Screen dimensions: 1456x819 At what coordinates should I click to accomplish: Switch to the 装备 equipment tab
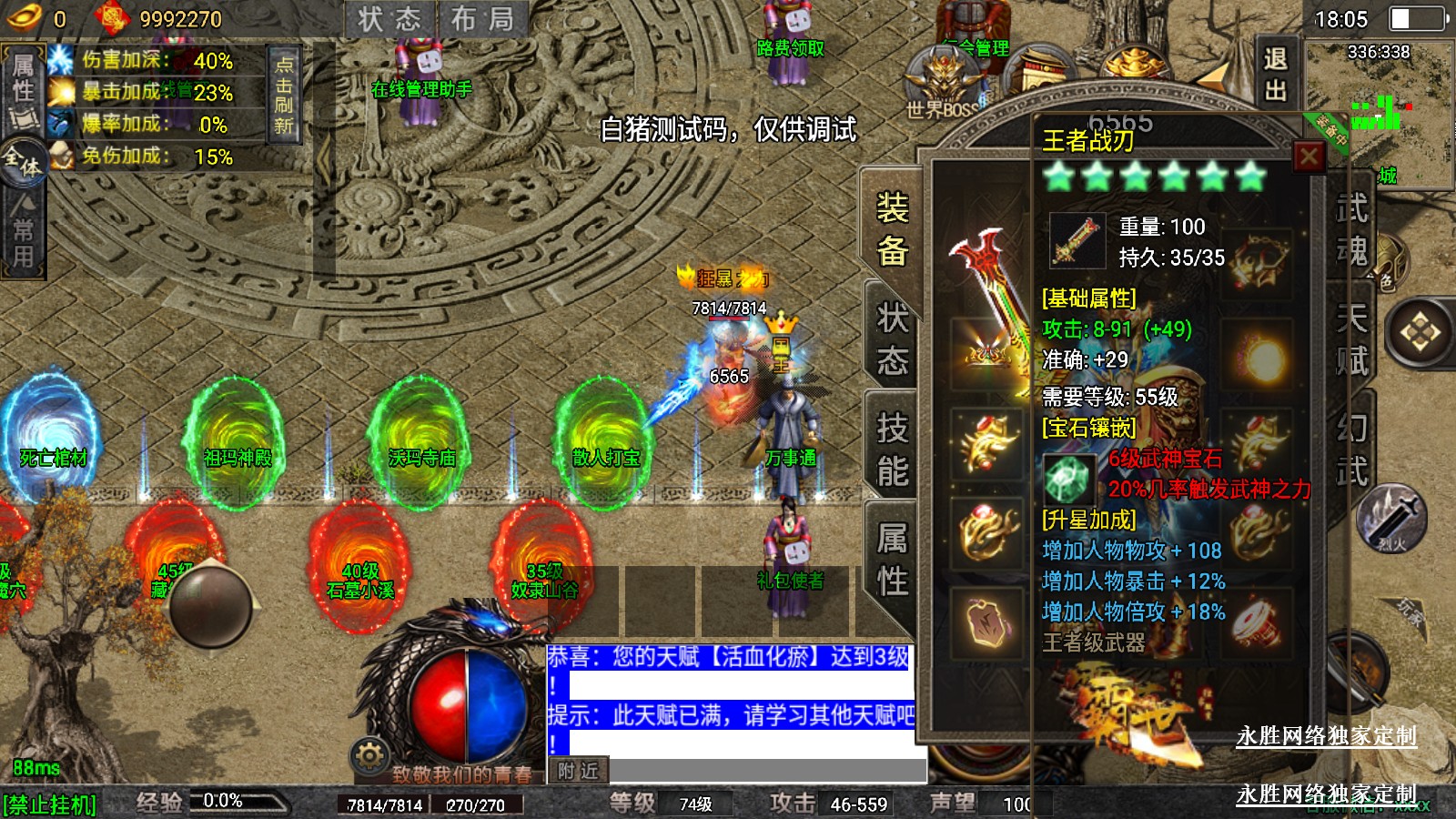pos(892,229)
